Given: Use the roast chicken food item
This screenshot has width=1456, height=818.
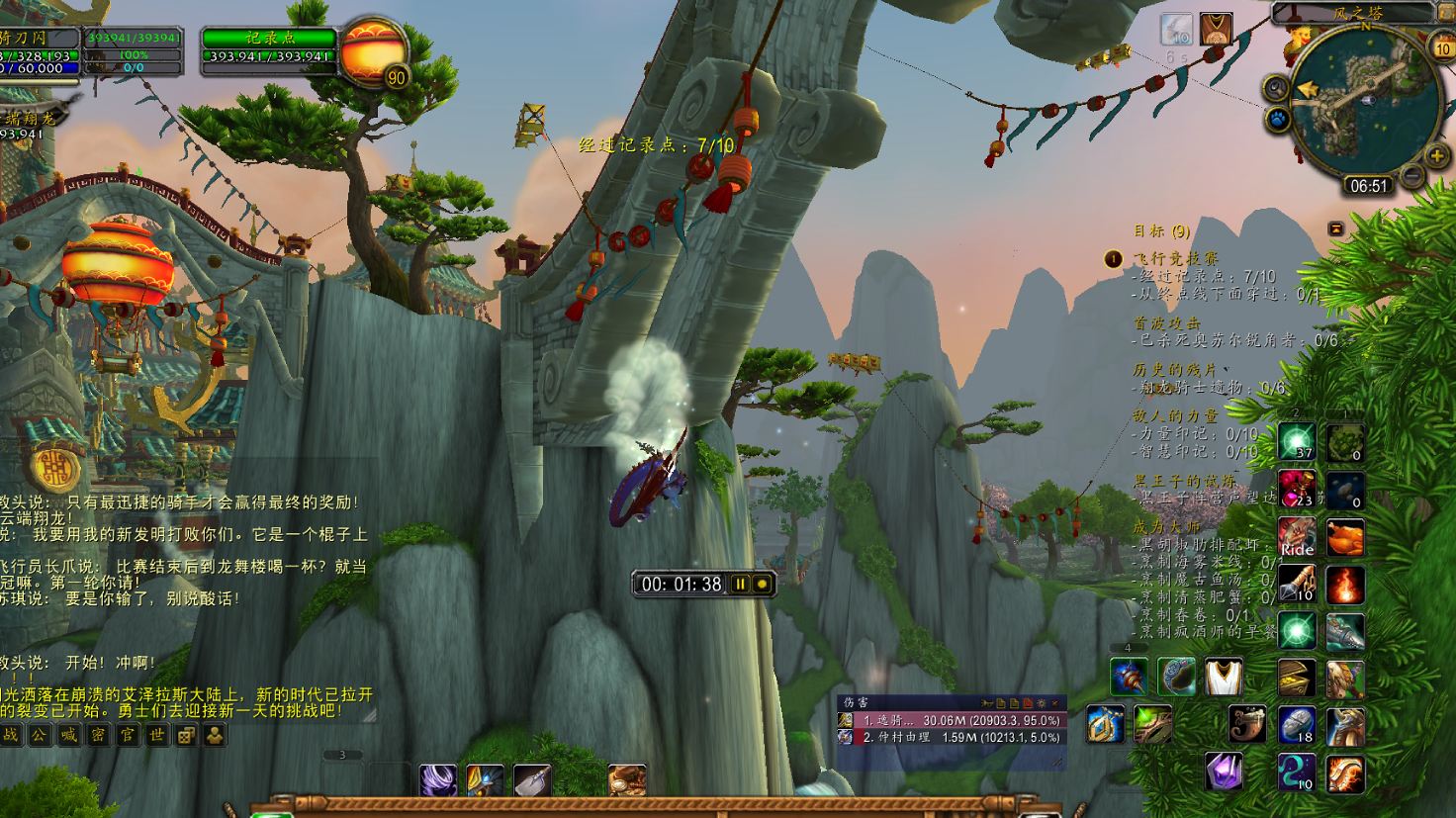Looking at the screenshot, I should [1345, 537].
